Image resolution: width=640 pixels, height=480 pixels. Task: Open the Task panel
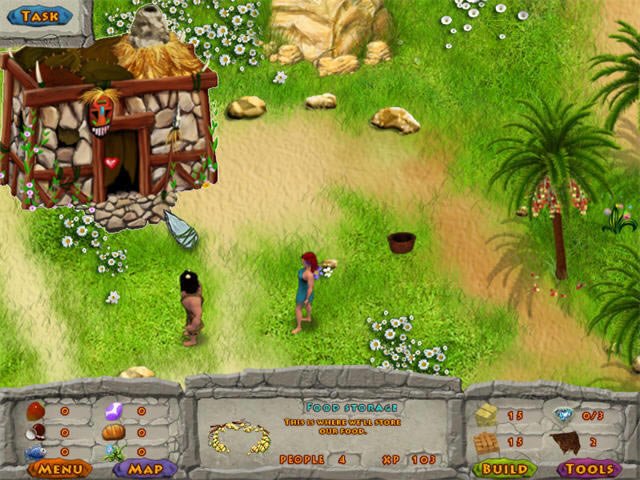[40, 16]
